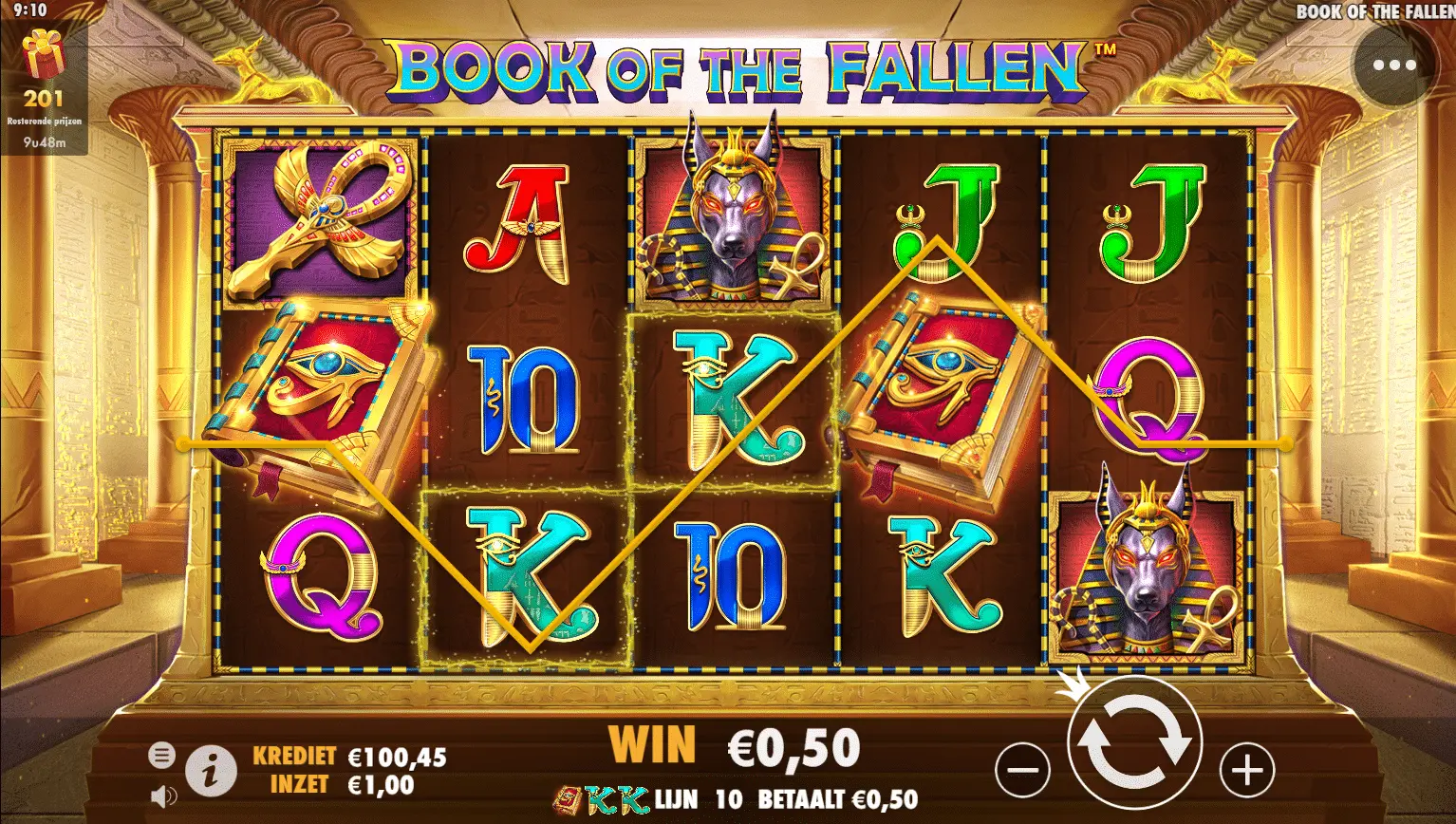Screen dimensions: 1456x824
Task: Click the red A symbol on reel two
Action: tap(524, 218)
